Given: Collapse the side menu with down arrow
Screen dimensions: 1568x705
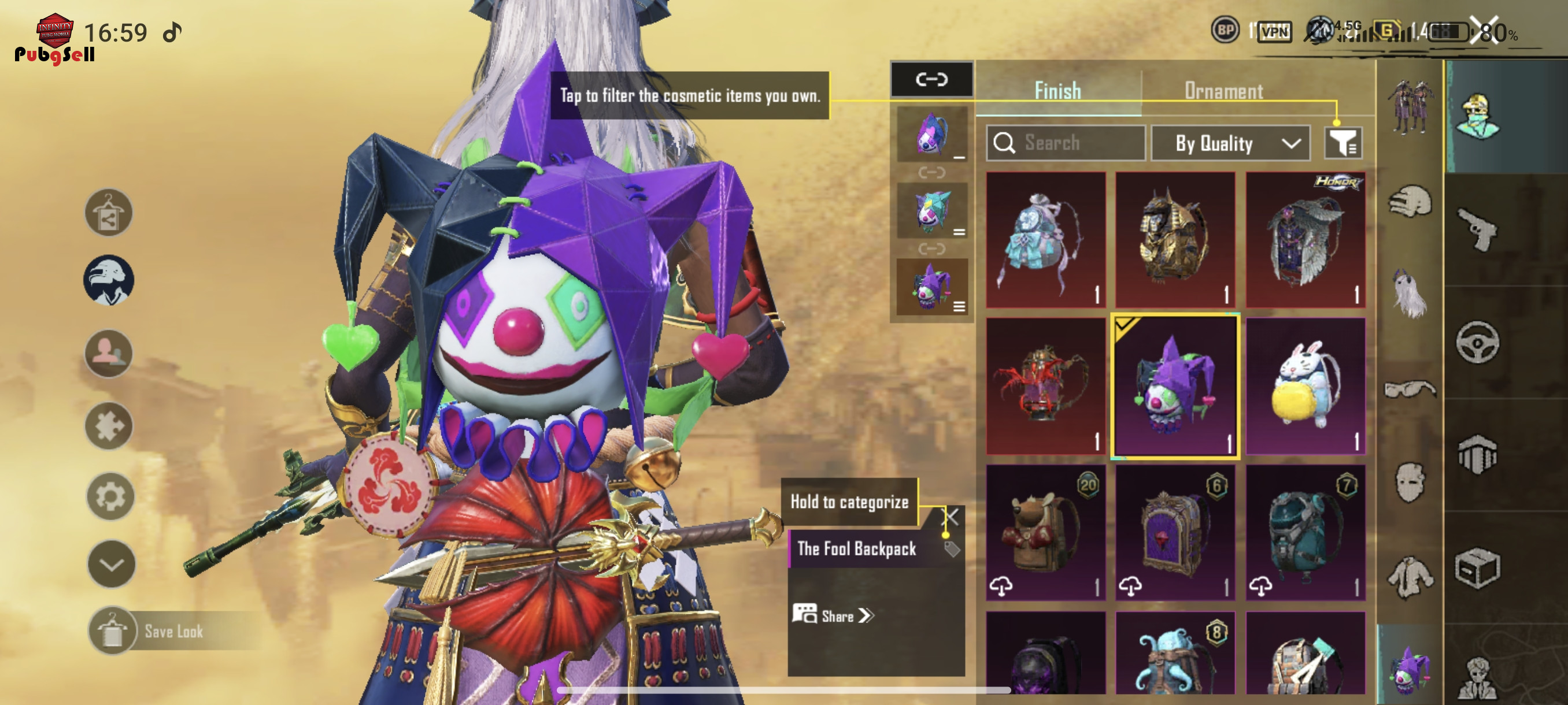Looking at the screenshot, I should coord(112,564).
